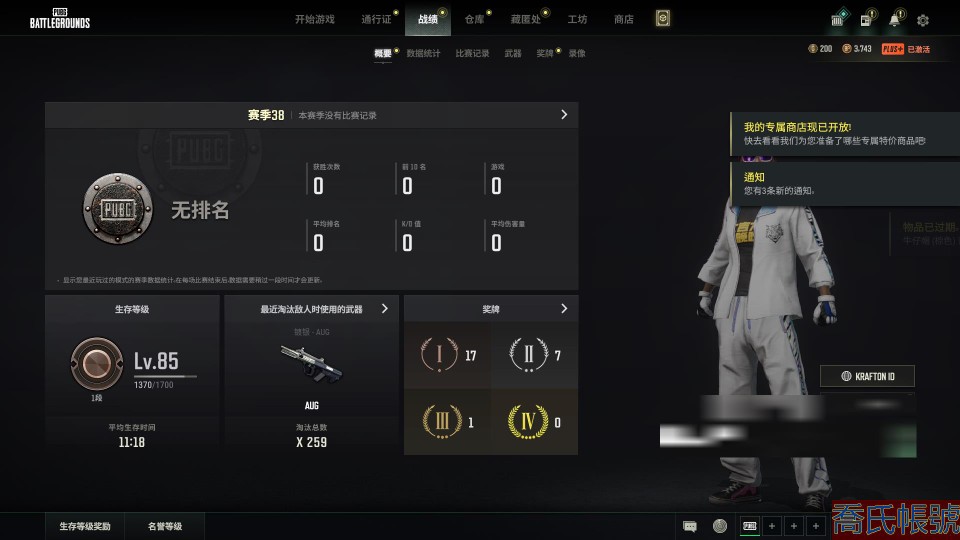
Task: Expand the 赛季38 season panel arrow
Action: (x=564, y=115)
